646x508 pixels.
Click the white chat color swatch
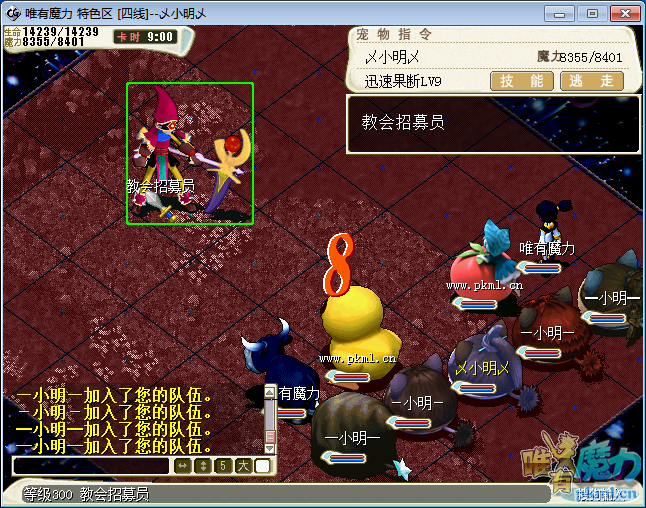[x=262, y=466]
